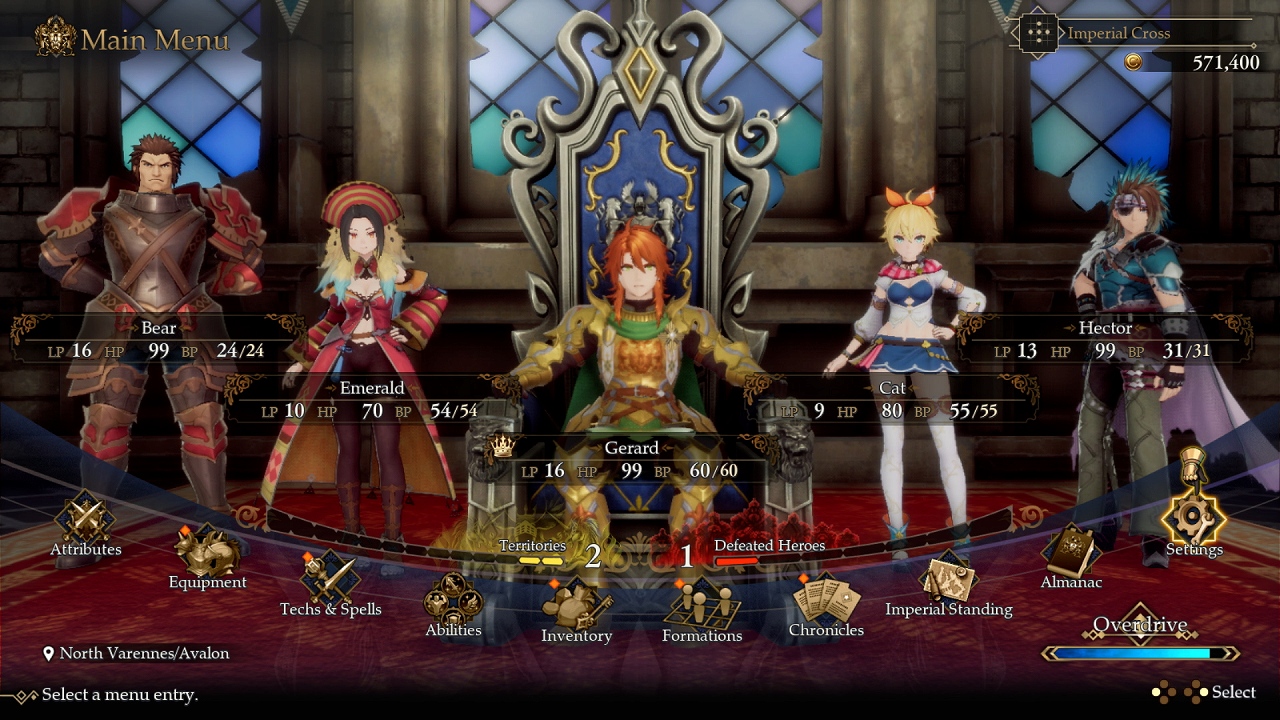Open the Settings gear
Viewport: 1280px width, 720px height.
[x=1193, y=522]
